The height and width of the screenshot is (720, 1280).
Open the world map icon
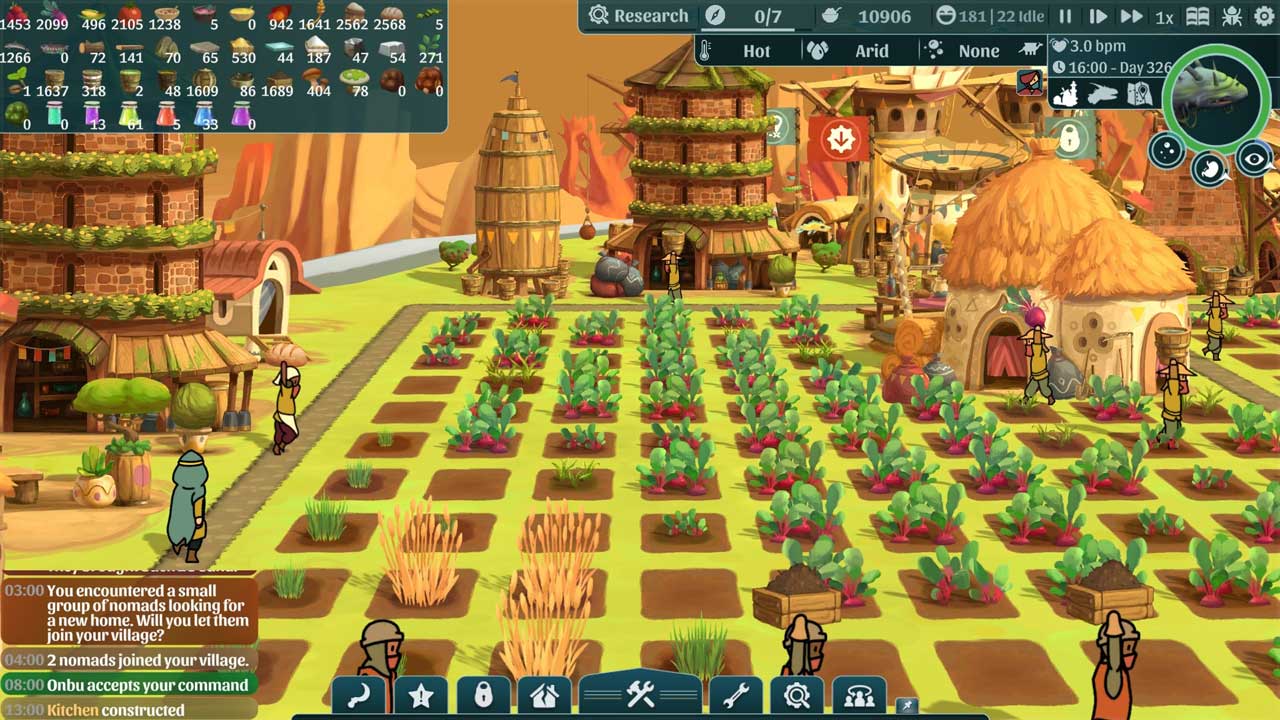tap(1139, 94)
